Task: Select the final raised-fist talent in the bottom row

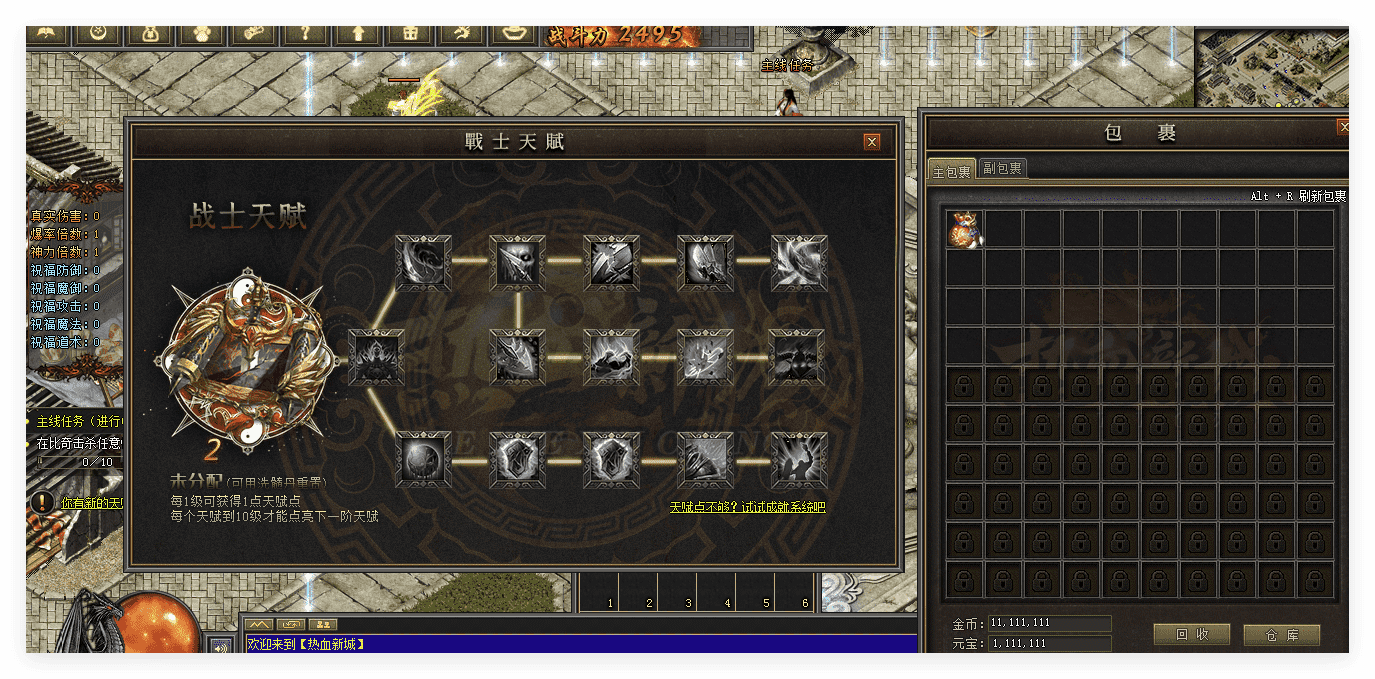Action: click(x=799, y=460)
